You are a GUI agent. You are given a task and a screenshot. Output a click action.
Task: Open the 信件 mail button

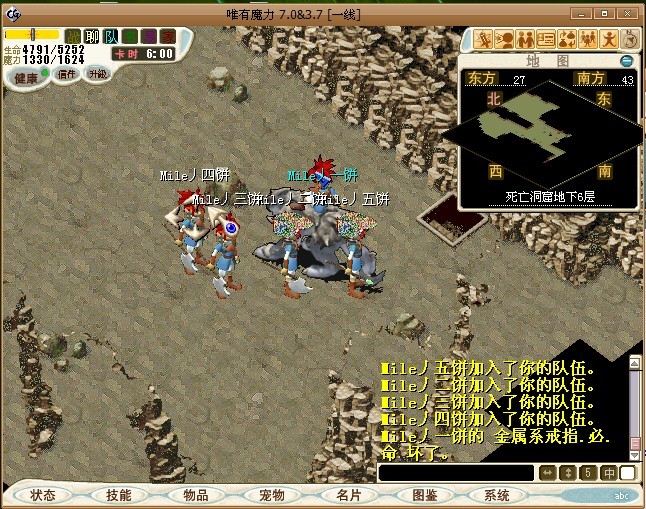67,74
